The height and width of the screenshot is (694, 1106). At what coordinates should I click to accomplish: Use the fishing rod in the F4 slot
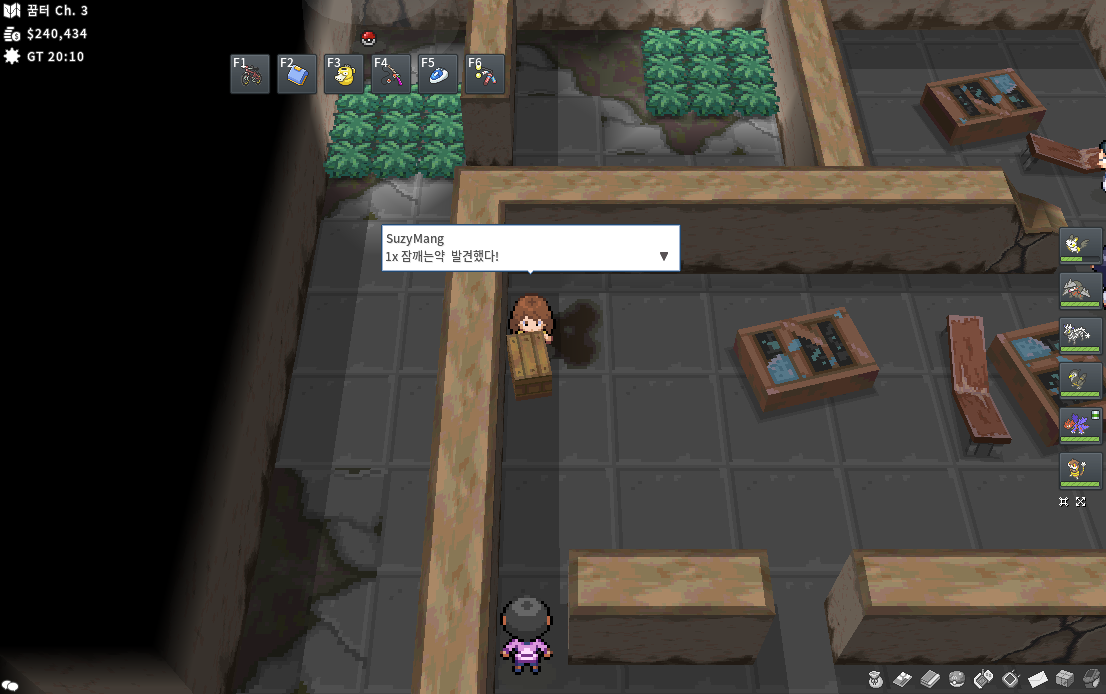click(391, 74)
